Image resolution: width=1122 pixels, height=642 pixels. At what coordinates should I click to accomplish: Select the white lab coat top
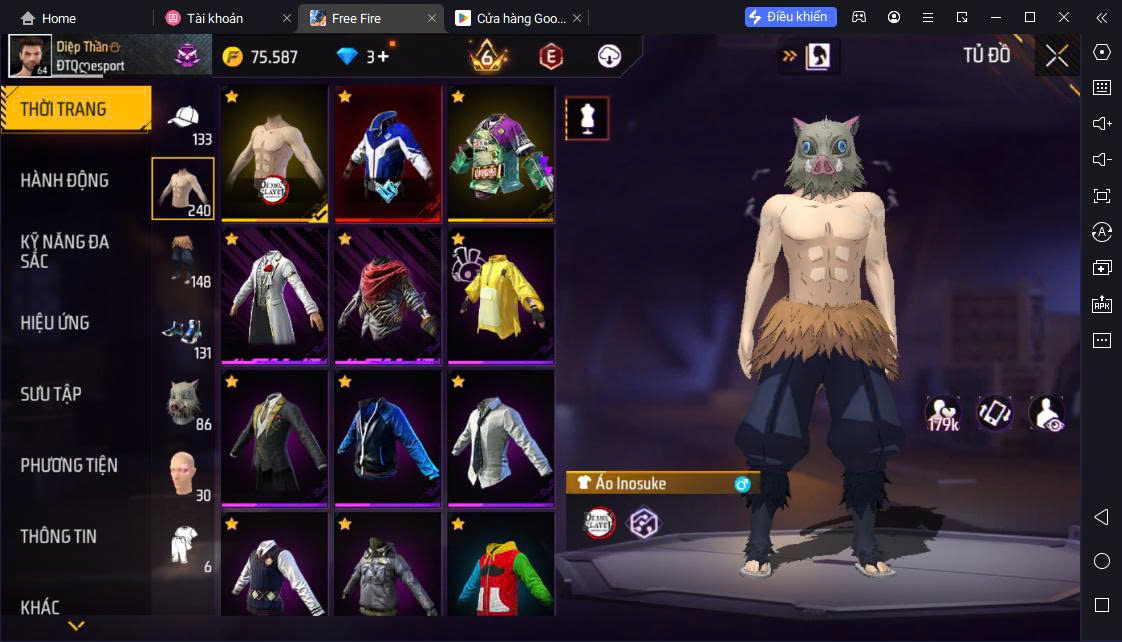pyautogui.click(x=275, y=295)
